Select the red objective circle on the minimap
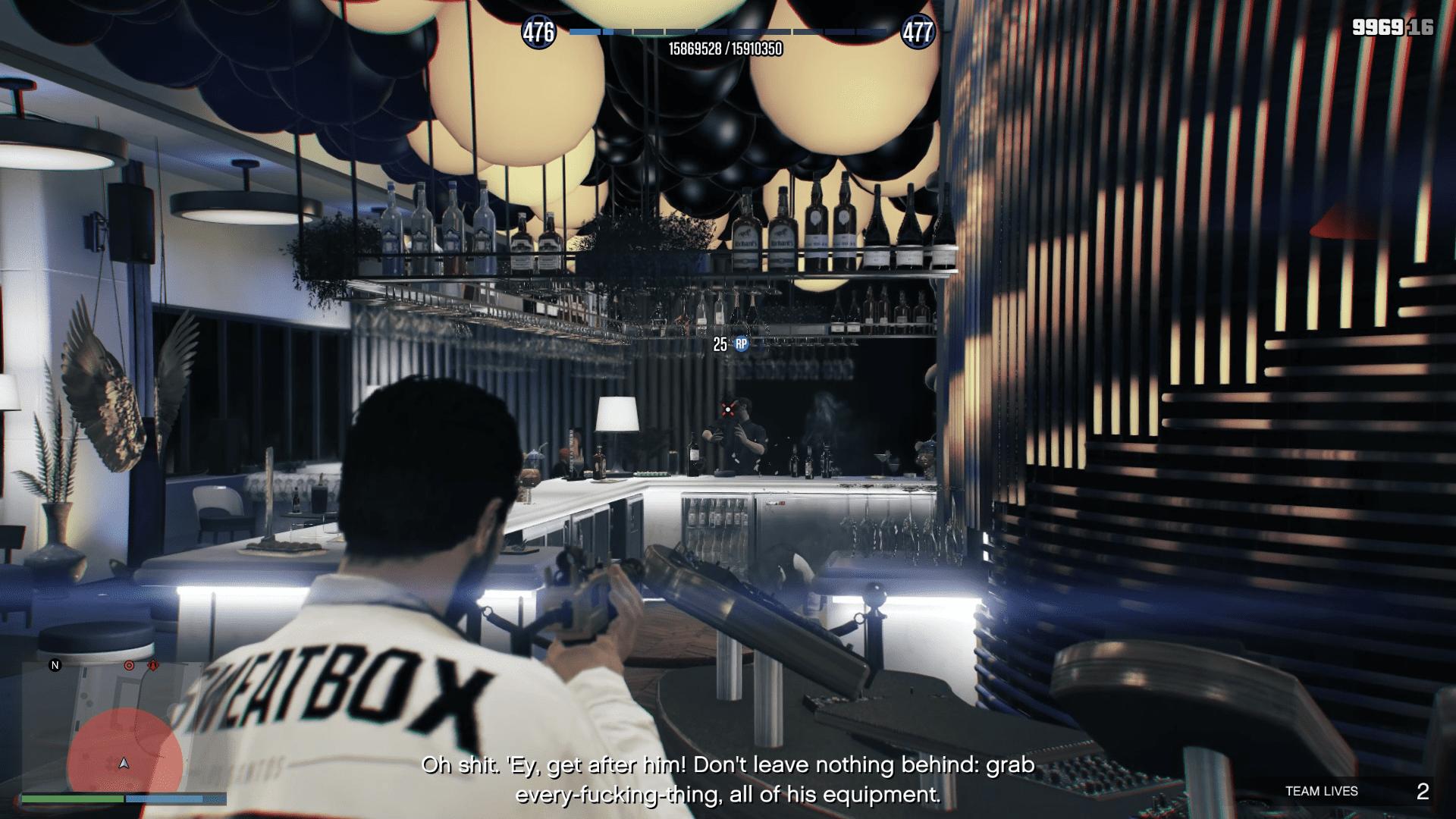 point(129,666)
